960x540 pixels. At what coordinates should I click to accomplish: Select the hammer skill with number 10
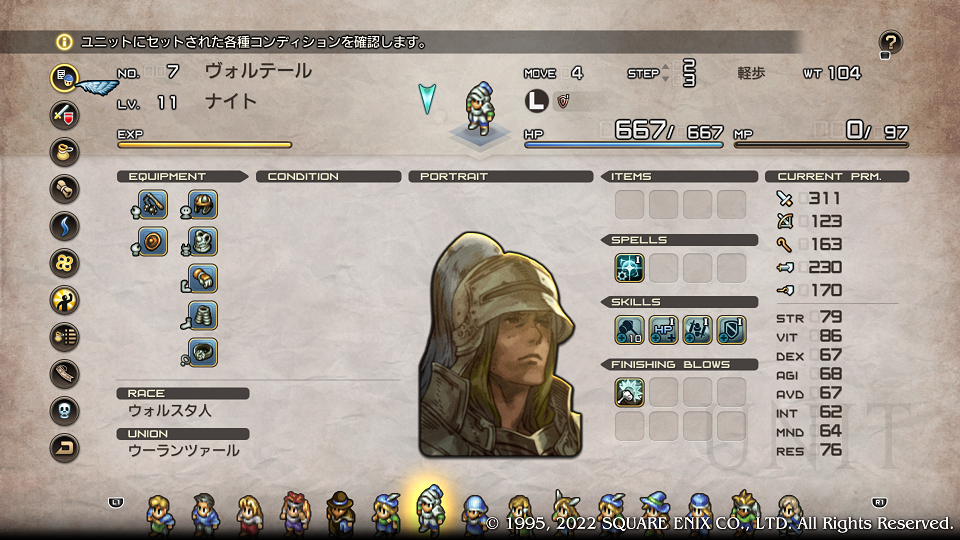point(630,330)
